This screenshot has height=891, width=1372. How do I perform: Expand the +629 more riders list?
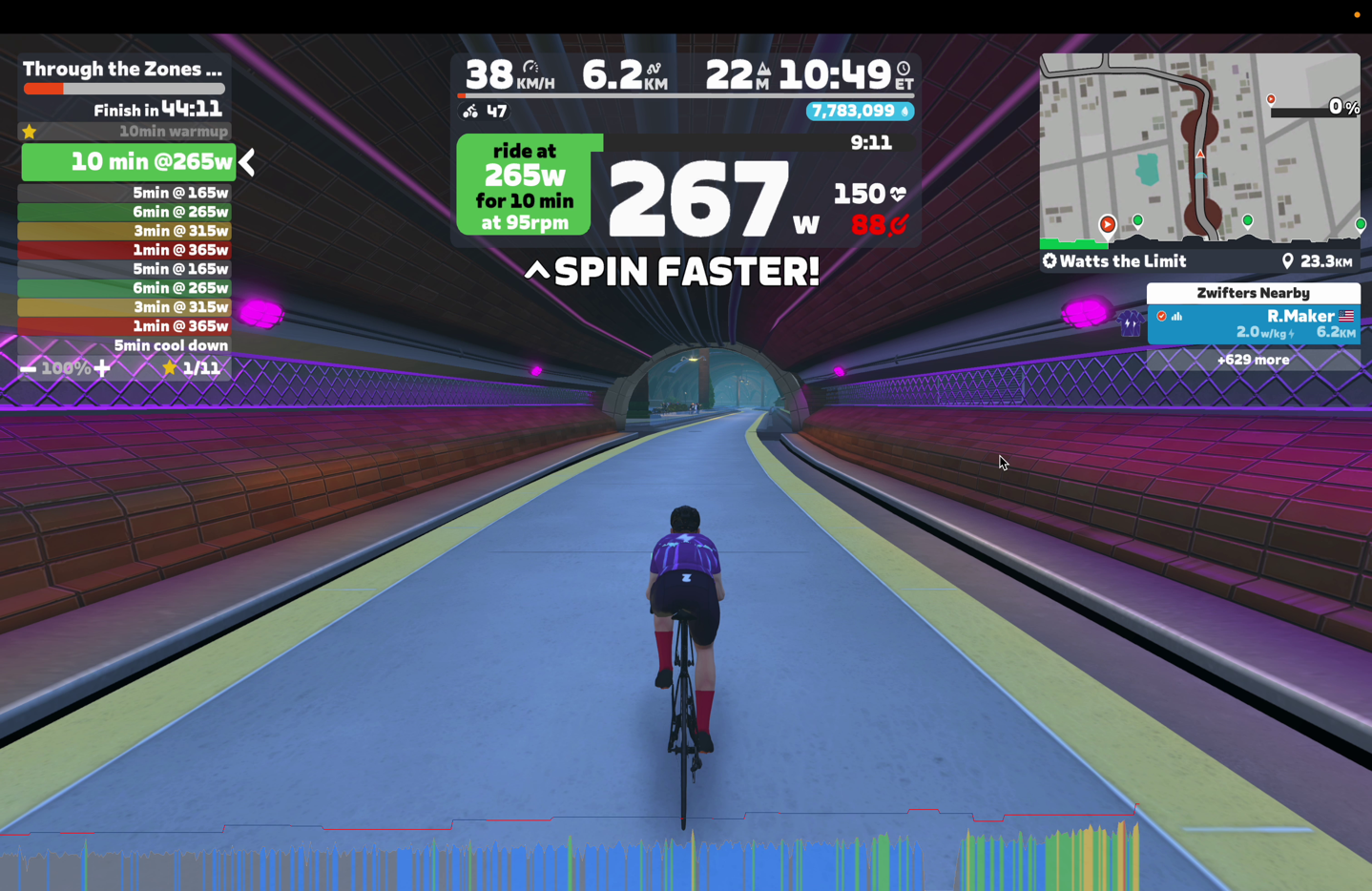[x=1253, y=360]
